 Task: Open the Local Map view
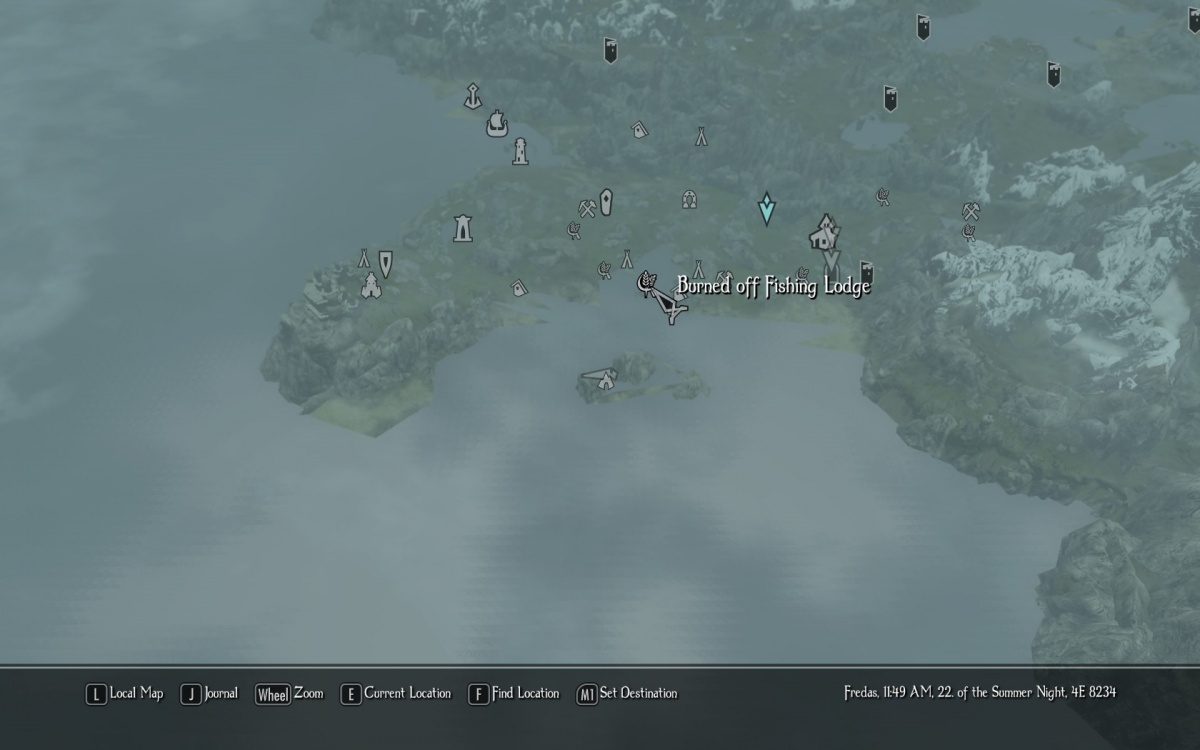[x=125, y=693]
